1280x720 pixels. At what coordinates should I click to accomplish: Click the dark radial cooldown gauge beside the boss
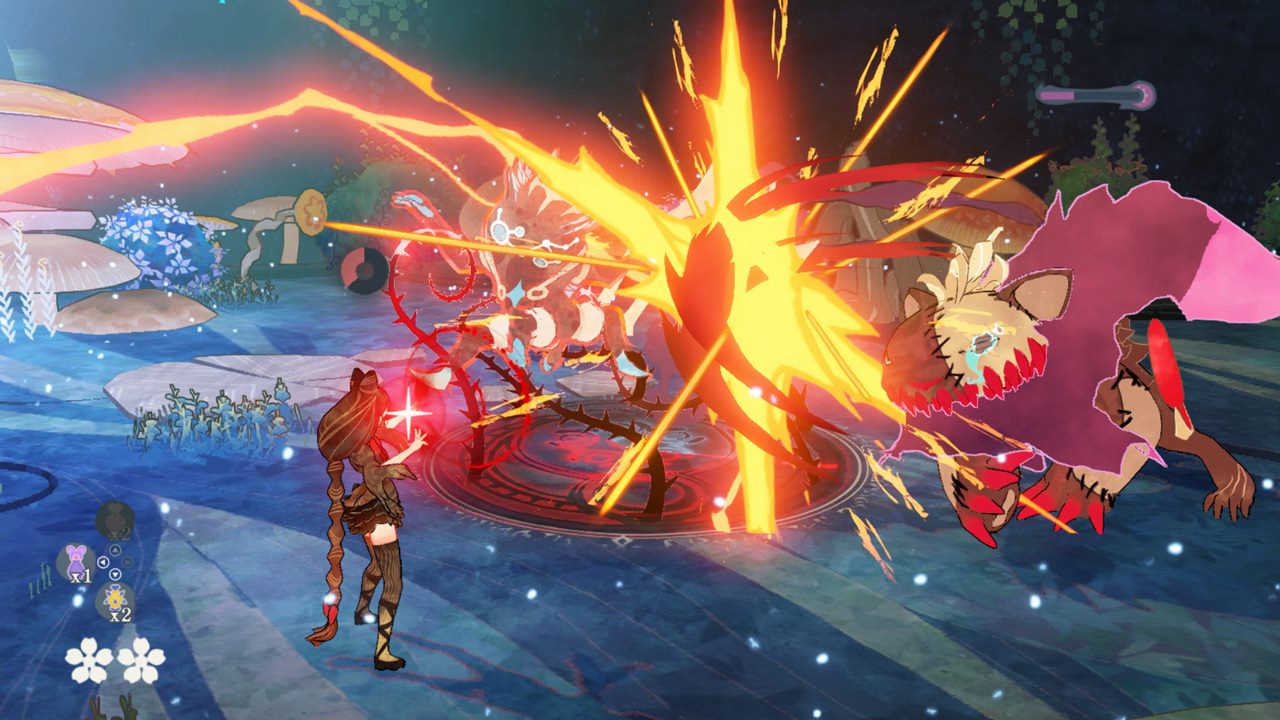(368, 270)
